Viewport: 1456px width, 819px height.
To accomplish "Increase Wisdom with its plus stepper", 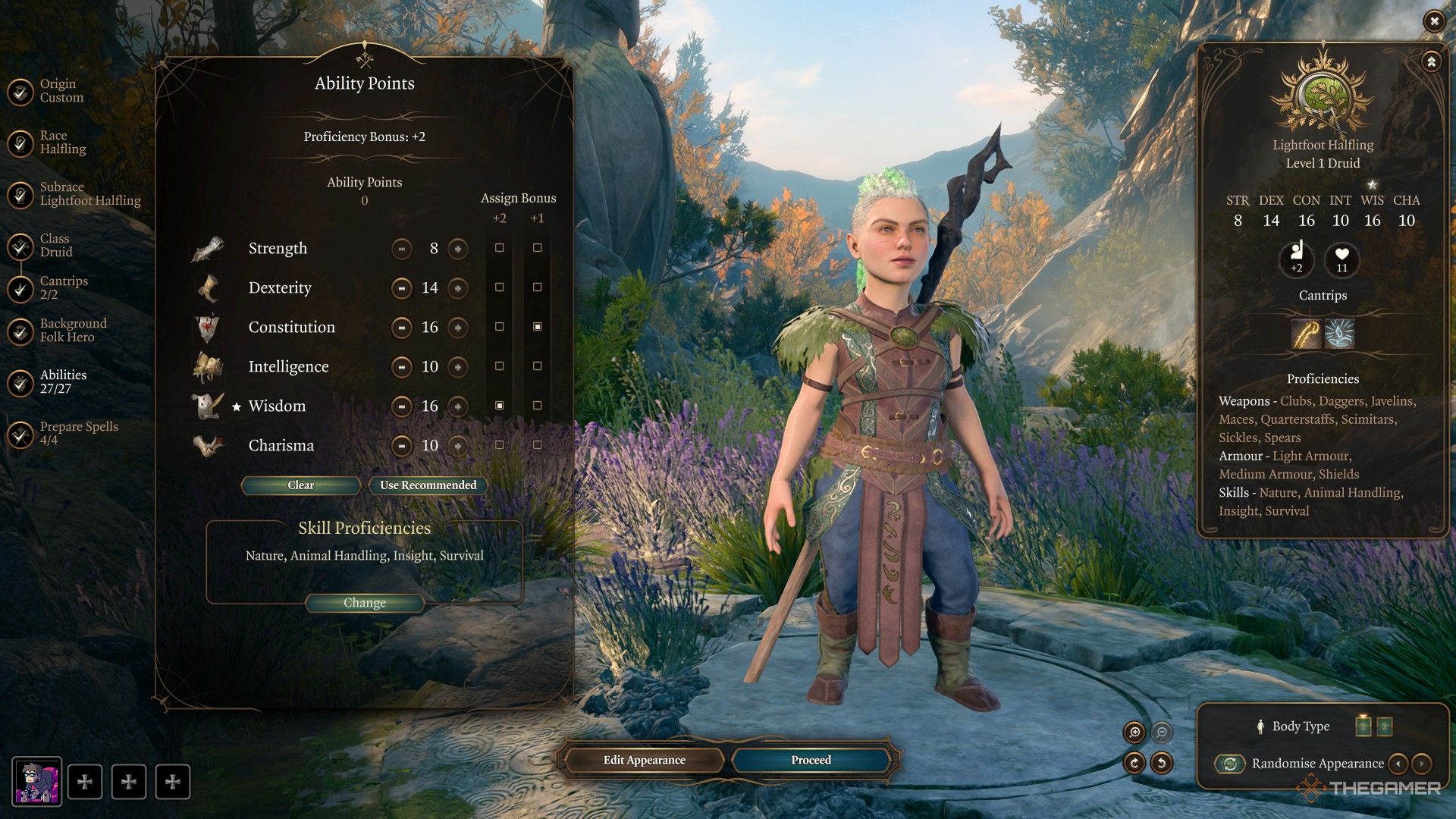I will (457, 406).
